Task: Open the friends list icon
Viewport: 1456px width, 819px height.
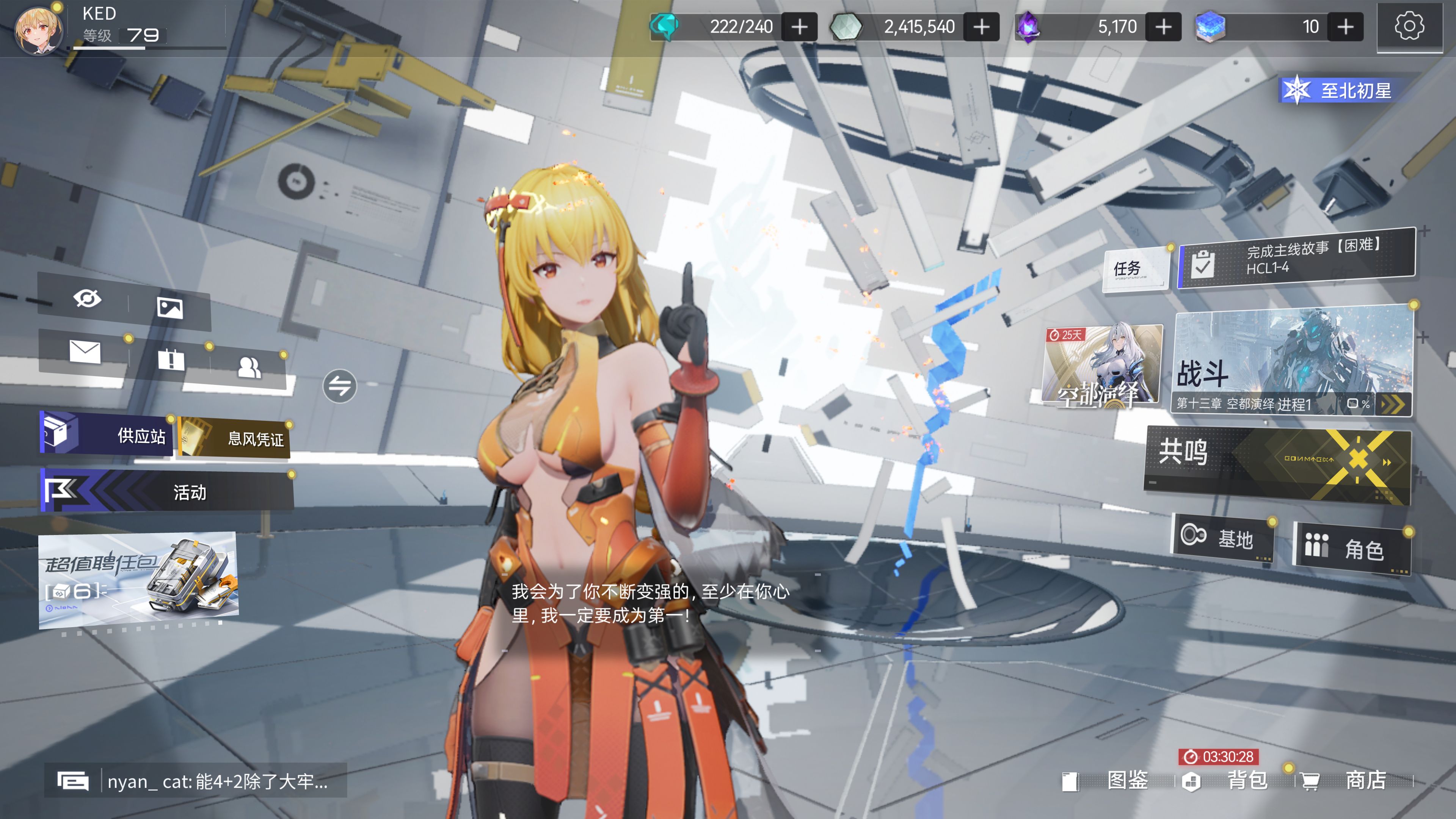Action: coord(249,368)
